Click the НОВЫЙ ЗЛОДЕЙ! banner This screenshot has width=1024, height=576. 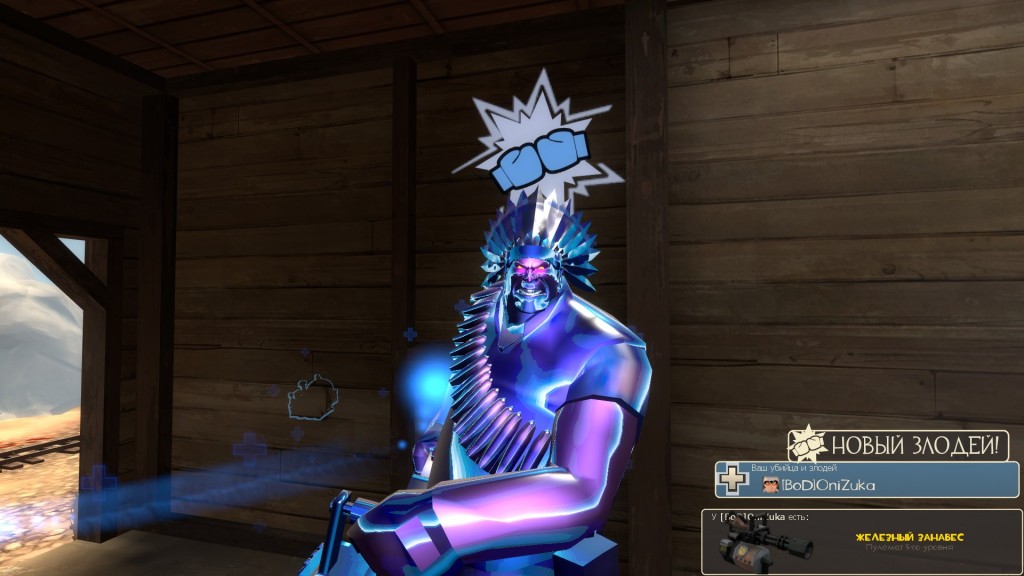[898, 445]
